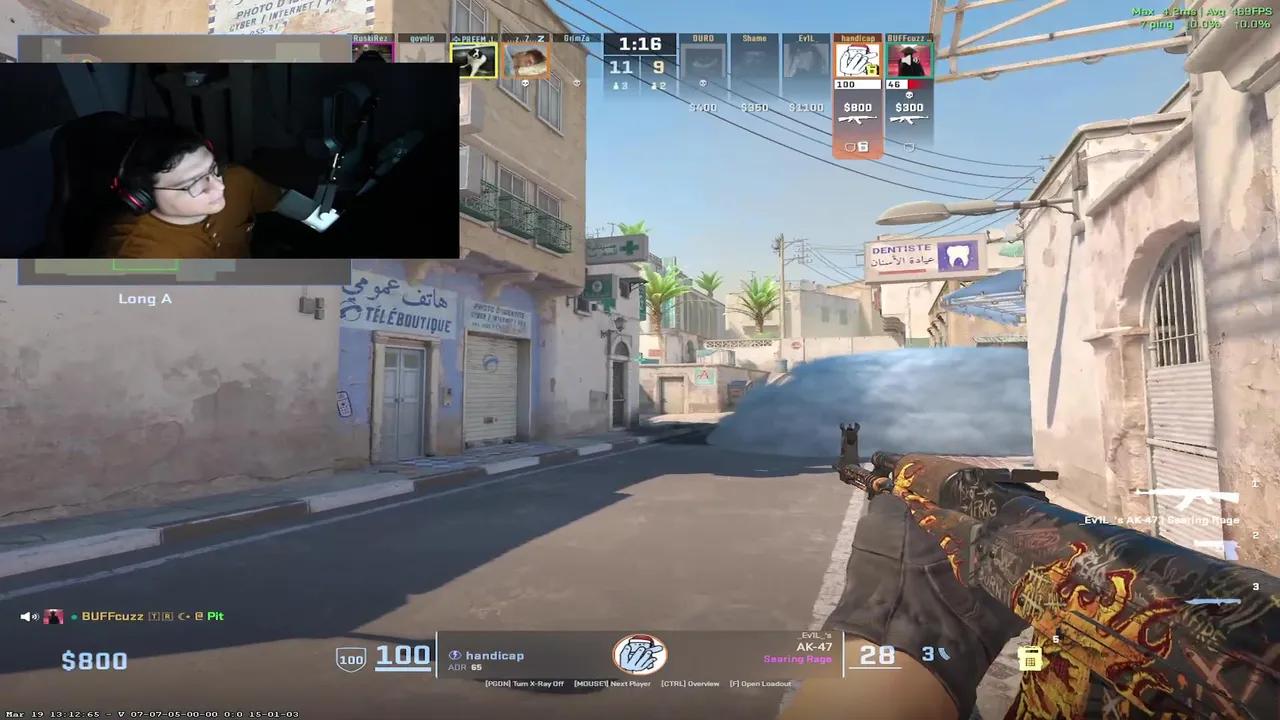Toggle the Overview map view

tap(689, 684)
